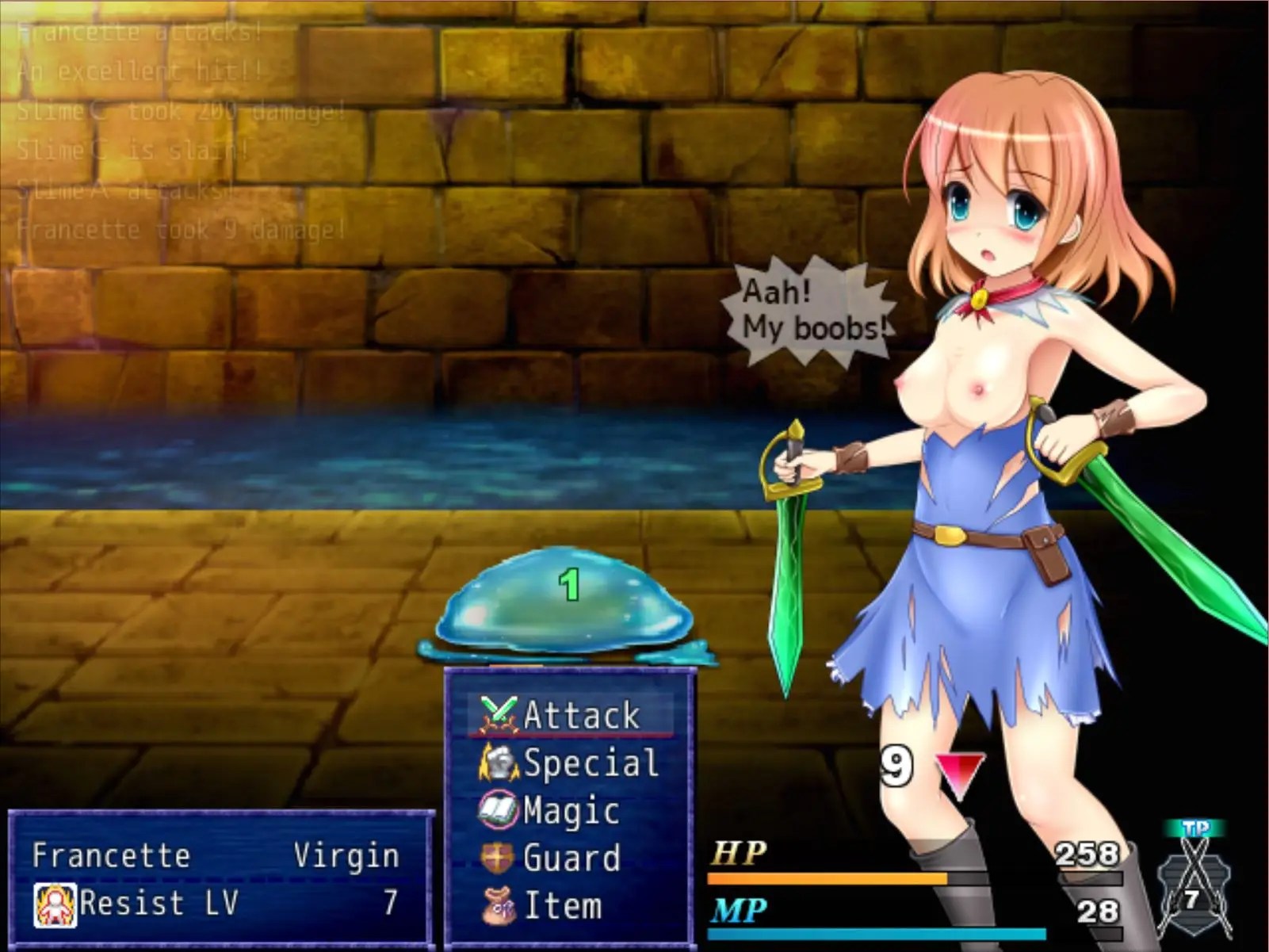Click the damage number 9 indicator
Image resolution: width=1269 pixels, height=952 pixels.
click(x=897, y=765)
